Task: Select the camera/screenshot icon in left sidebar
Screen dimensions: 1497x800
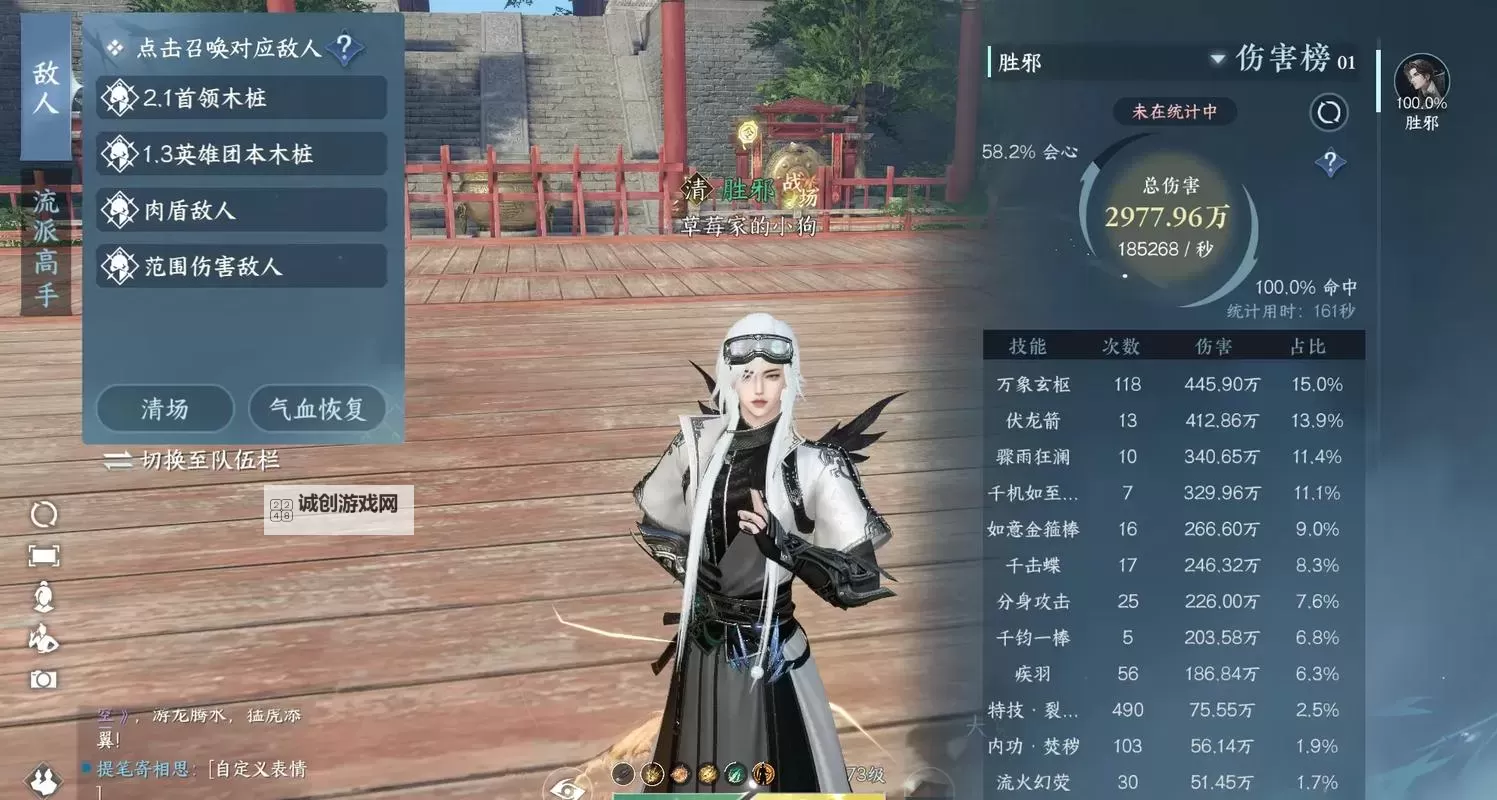Action: (41, 672)
